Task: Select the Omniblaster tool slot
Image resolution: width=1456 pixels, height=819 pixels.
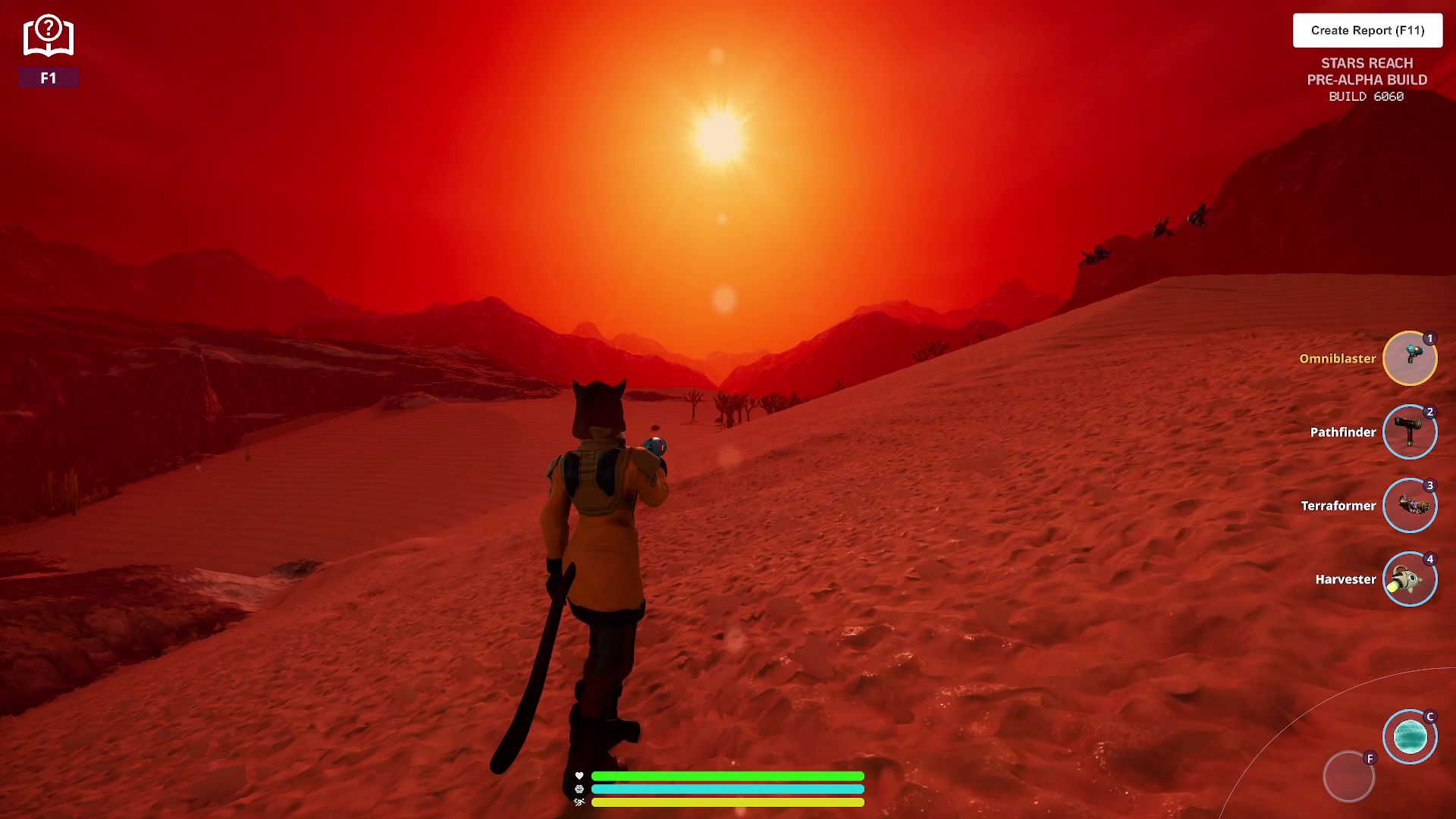Action: (x=1410, y=359)
